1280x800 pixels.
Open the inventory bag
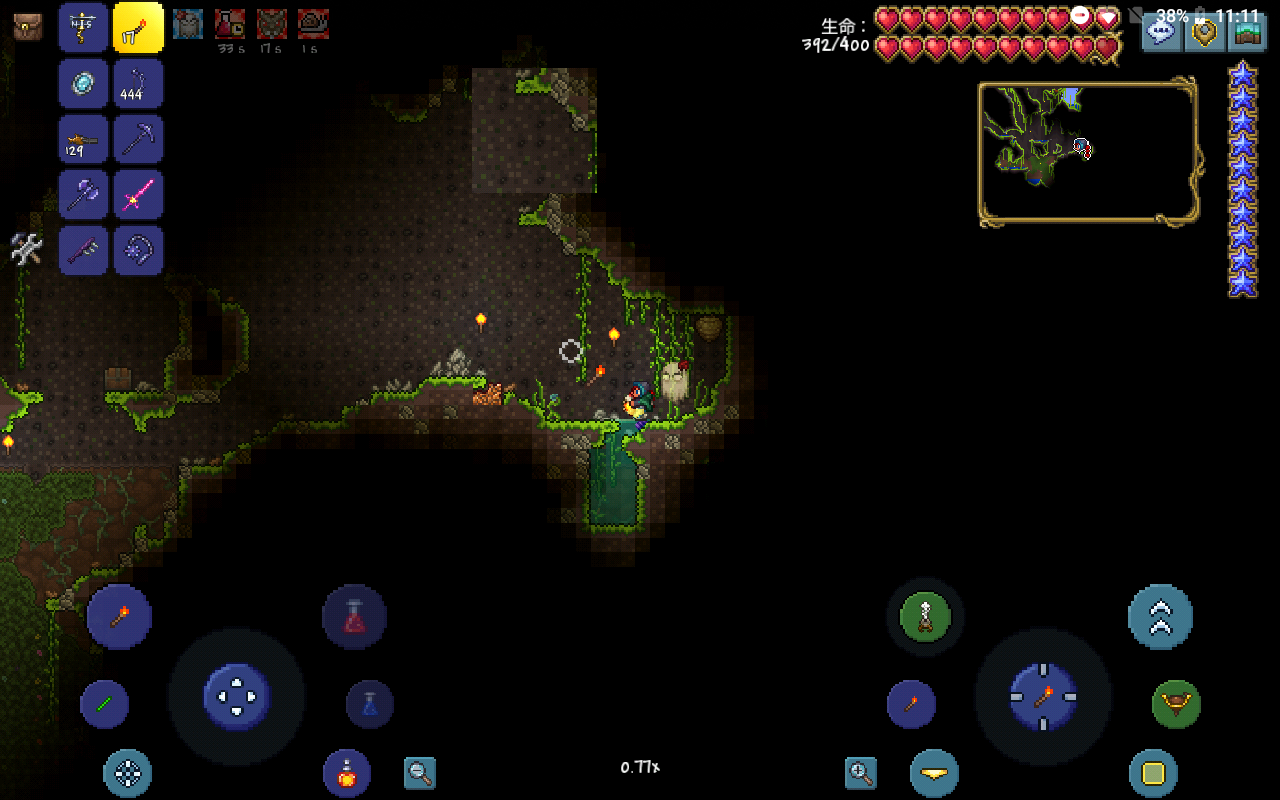click(28, 26)
